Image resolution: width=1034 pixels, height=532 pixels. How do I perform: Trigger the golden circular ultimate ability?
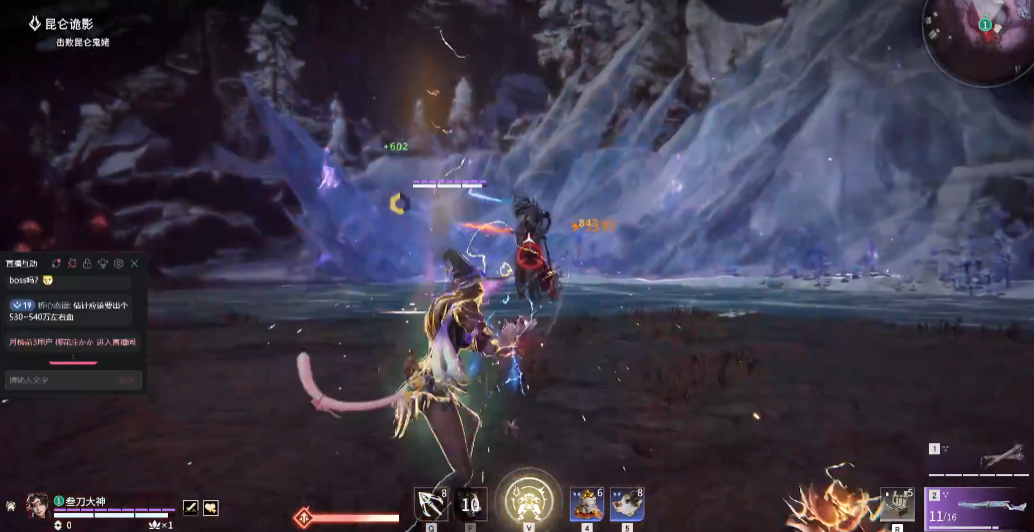pyautogui.click(x=528, y=497)
